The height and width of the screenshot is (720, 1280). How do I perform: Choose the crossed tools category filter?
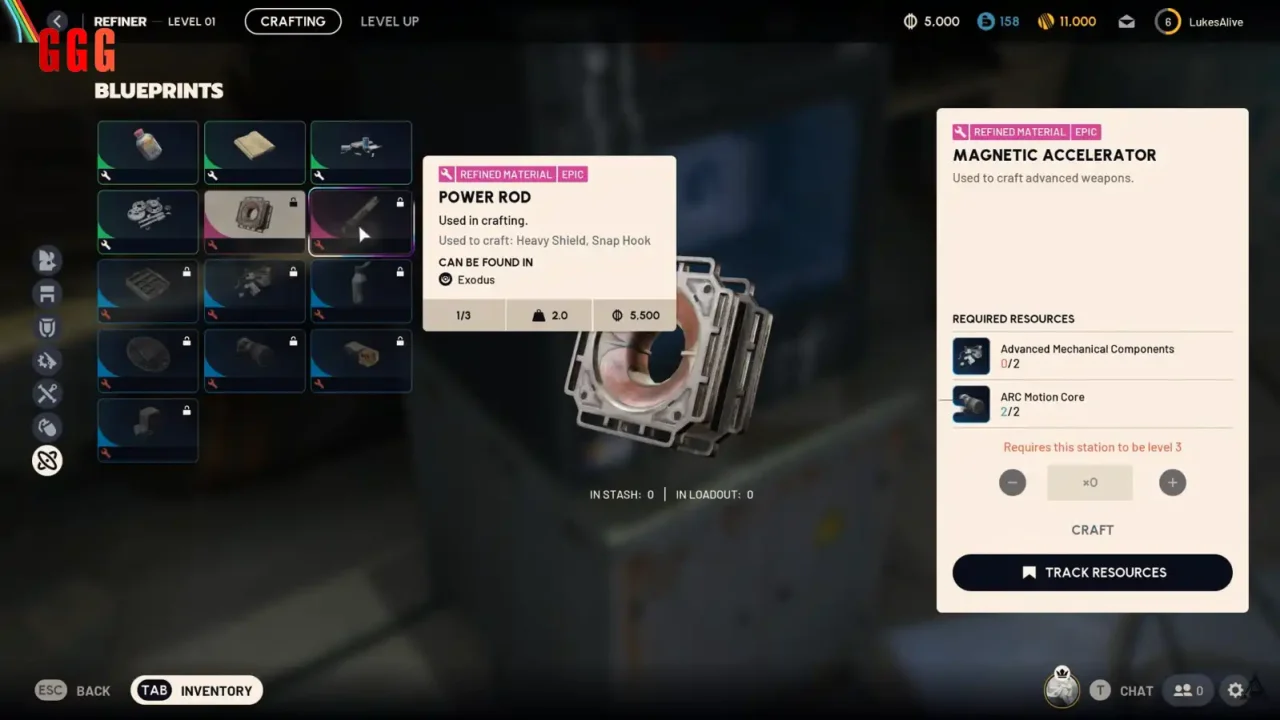pos(47,393)
